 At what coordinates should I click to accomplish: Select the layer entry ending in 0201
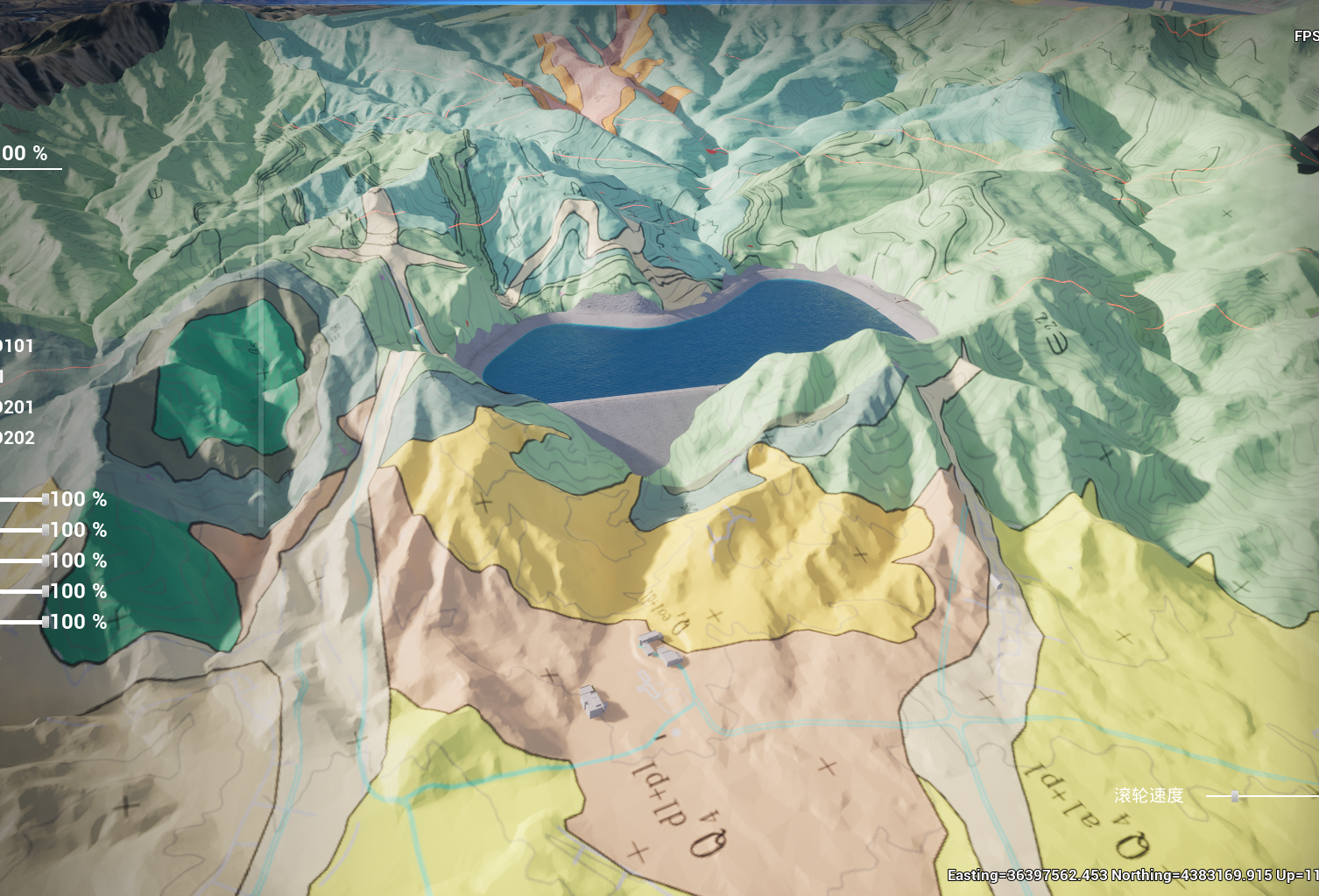17,407
